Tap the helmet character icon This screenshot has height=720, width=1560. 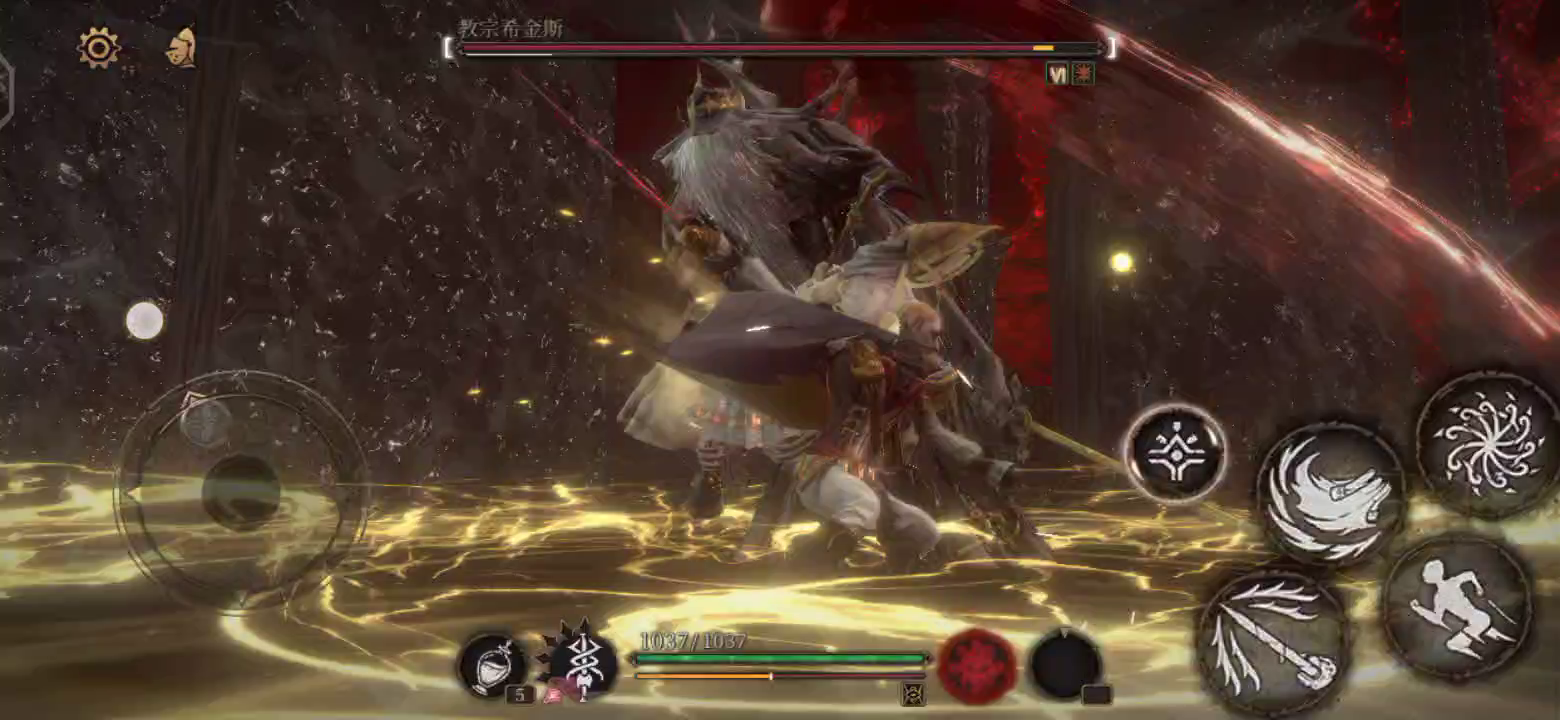point(181,47)
